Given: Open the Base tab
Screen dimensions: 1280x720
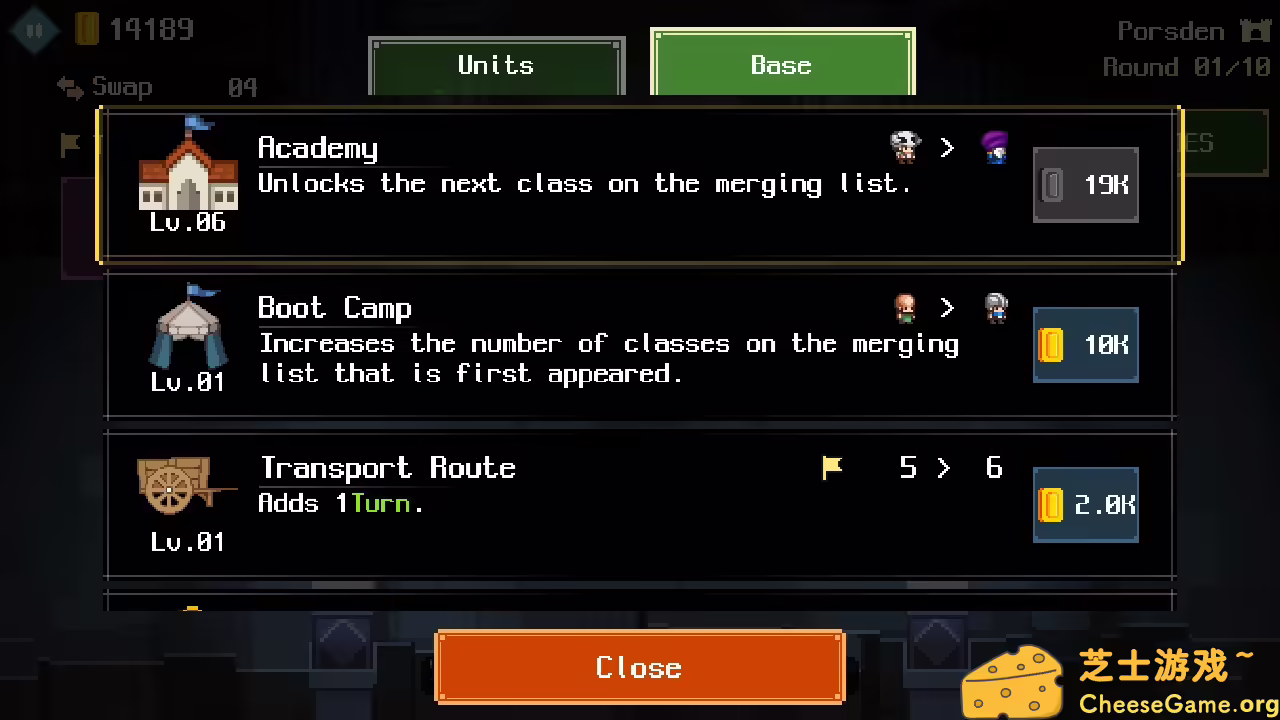Looking at the screenshot, I should (781, 65).
